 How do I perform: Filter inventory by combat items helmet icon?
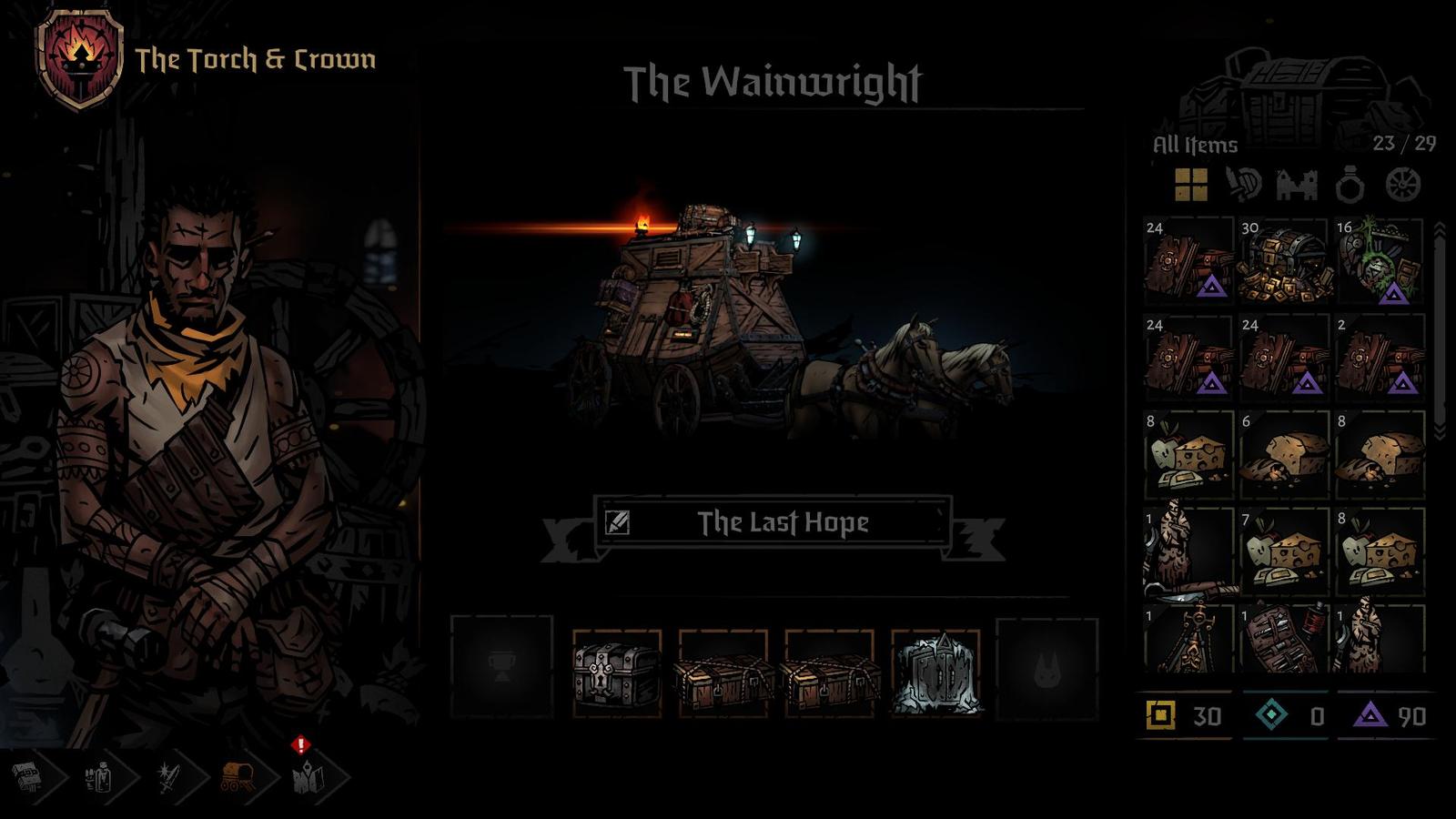click(x=1243, y=185)
